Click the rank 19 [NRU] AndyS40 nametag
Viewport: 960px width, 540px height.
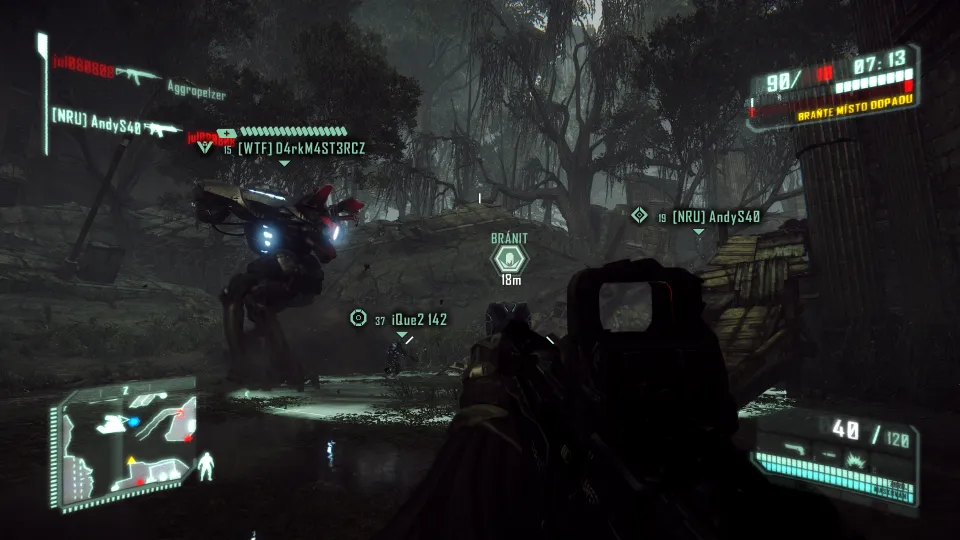click(714, 216)
